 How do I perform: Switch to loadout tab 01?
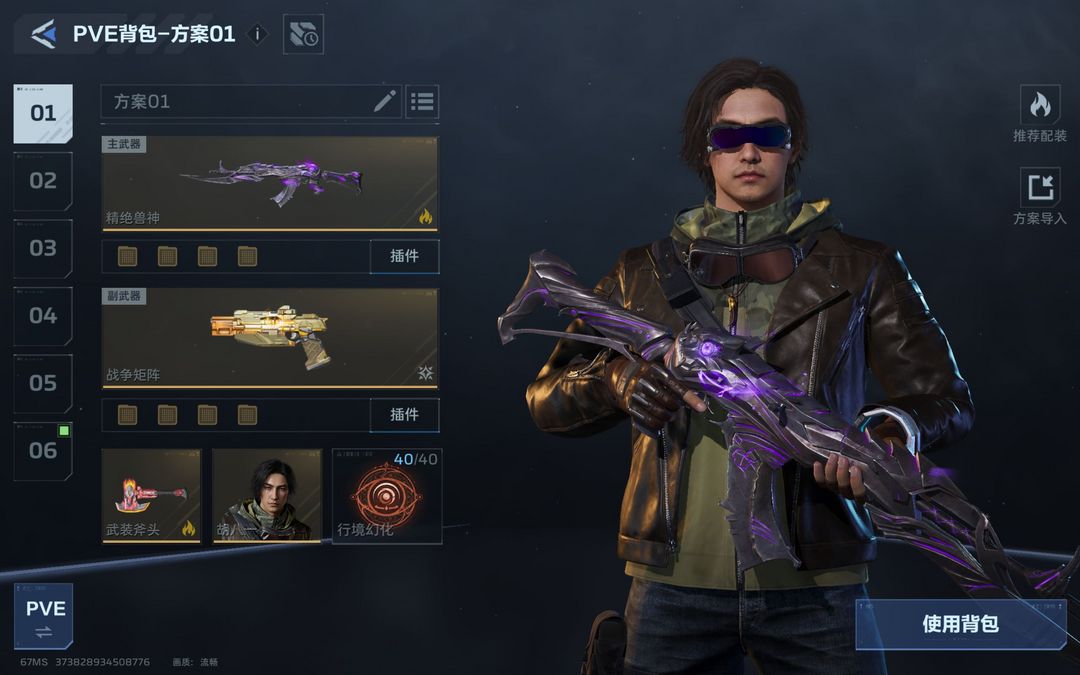[x=43, y=114]
